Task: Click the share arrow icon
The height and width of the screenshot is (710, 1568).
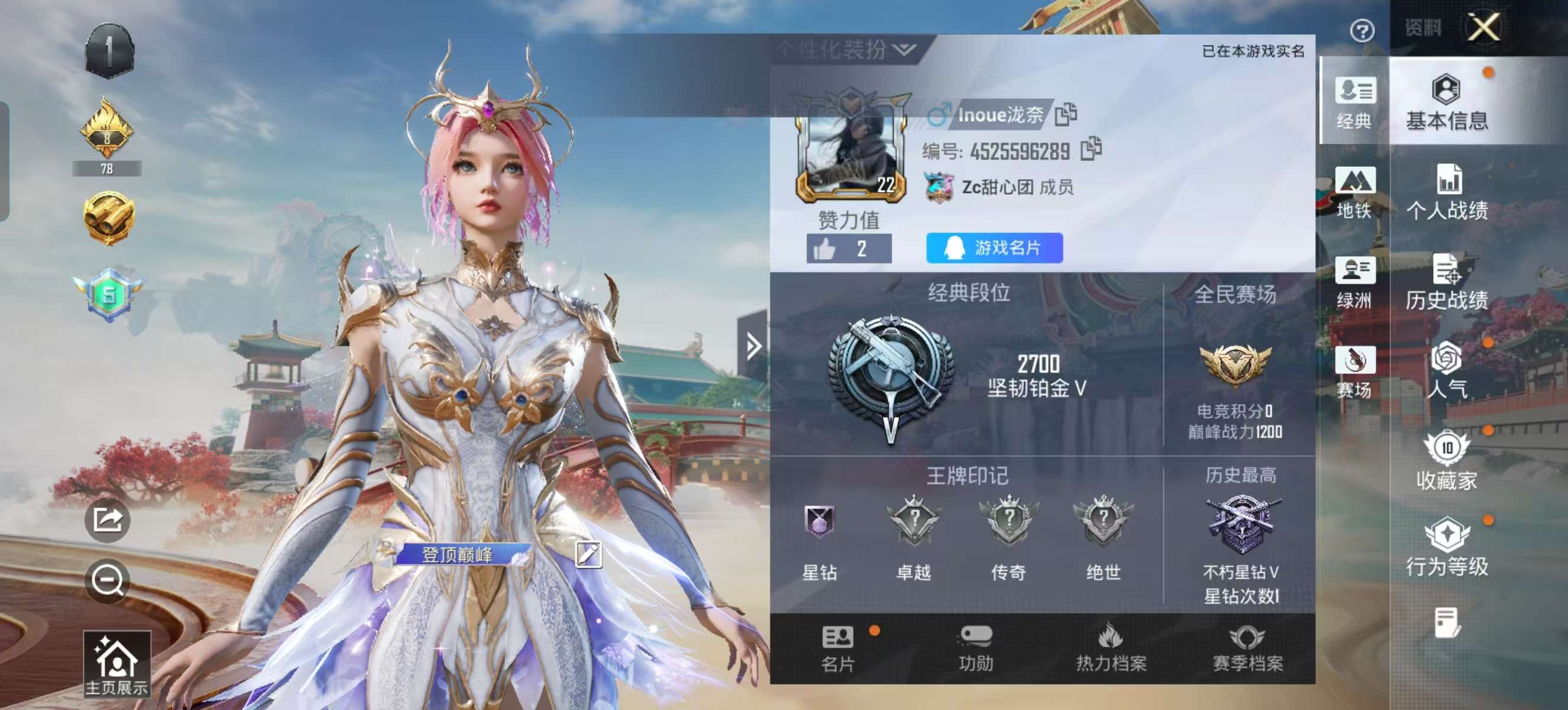Action: click(108, 520)
